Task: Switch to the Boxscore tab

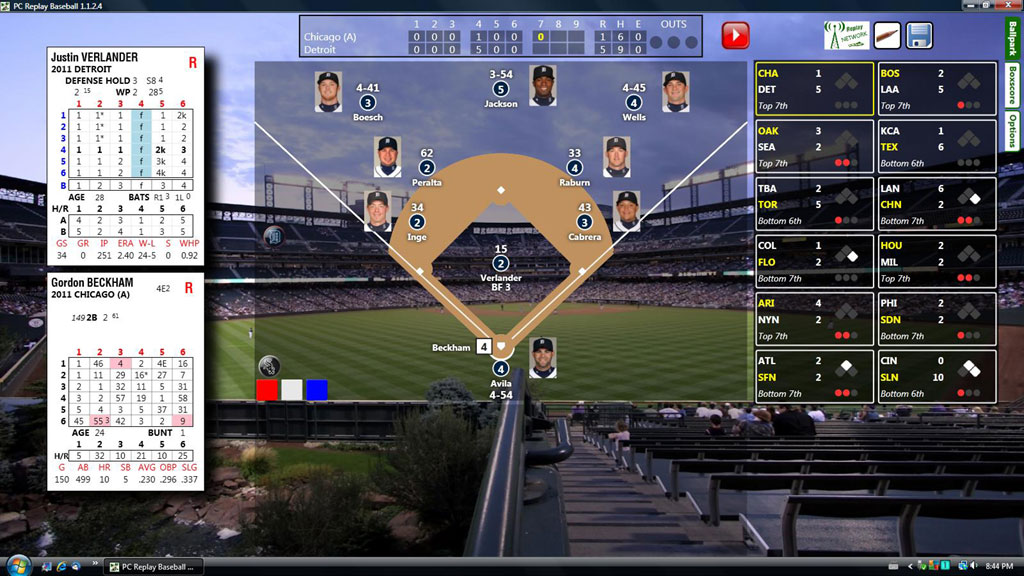Action: [1011, 84]
